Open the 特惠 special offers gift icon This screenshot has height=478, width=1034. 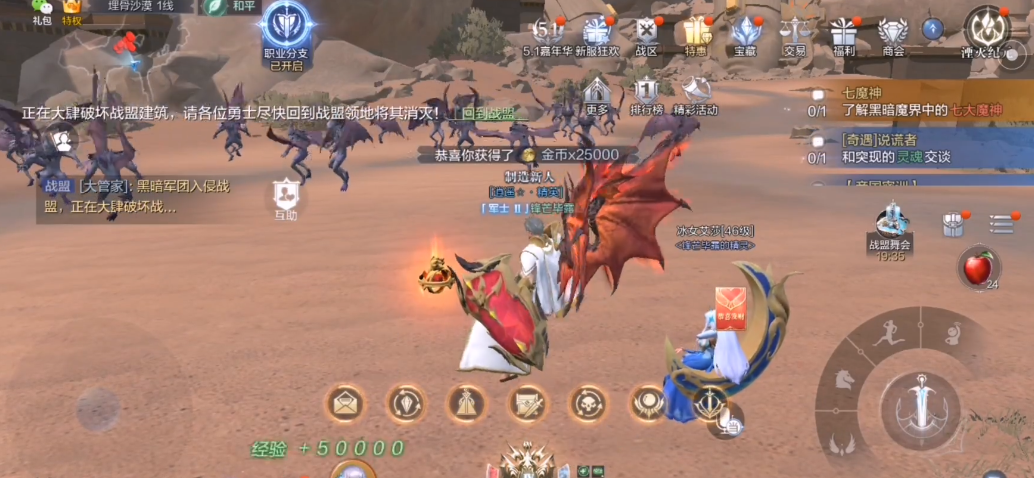pyautogui.click(x=696, y=31)
